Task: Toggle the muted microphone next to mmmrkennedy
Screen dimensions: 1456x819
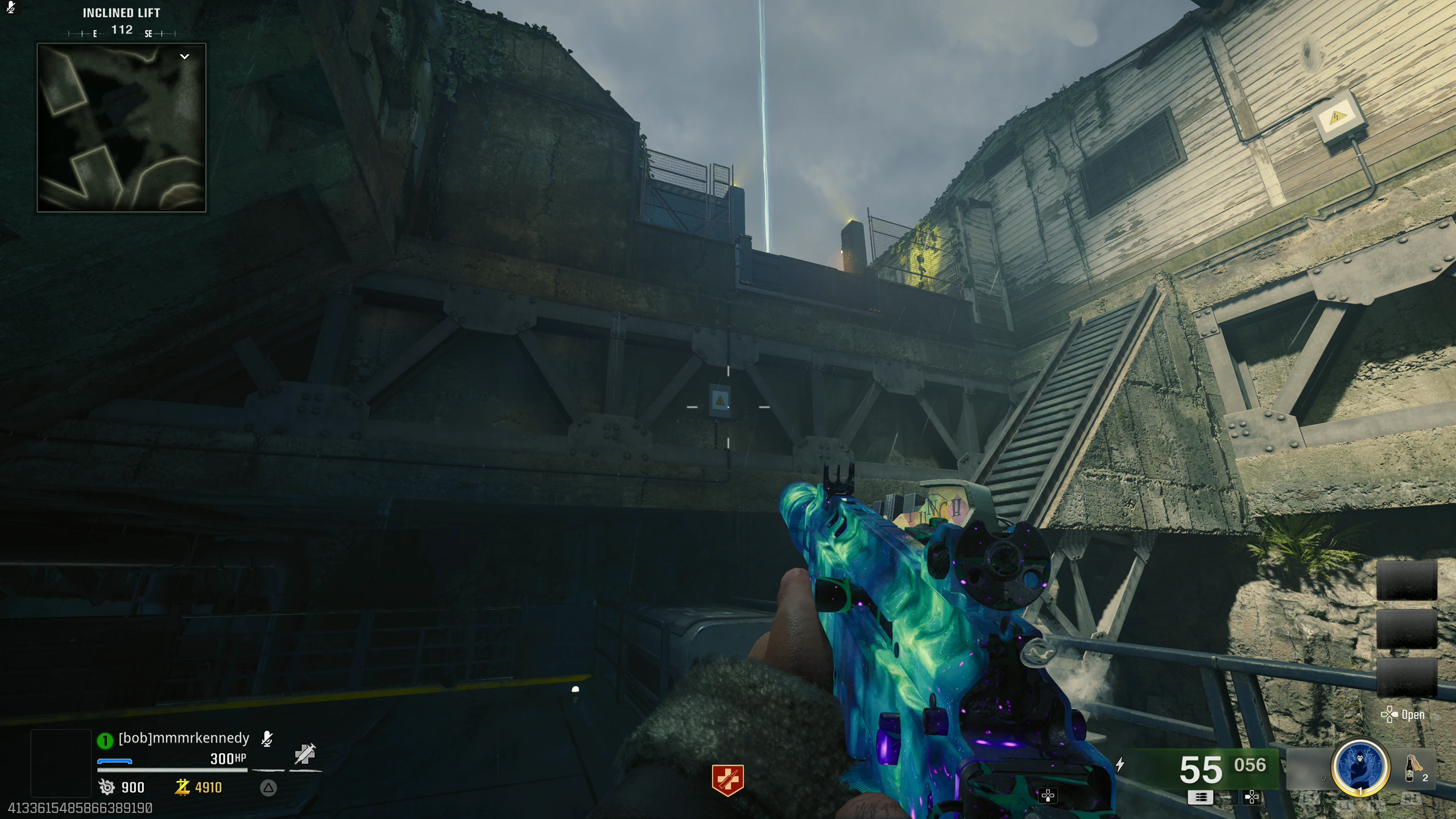Action: pos(267,738)
